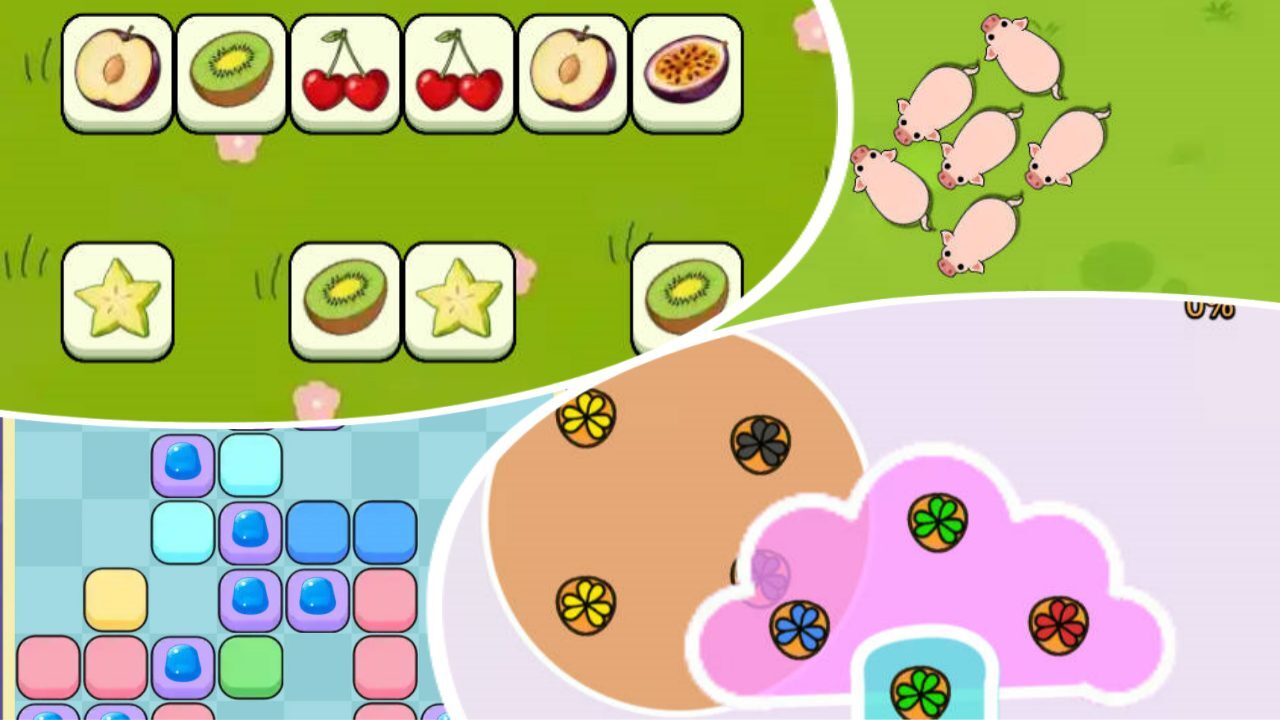Unscrew the red screw on the pink cloud
Image resolution: width=1280 pixels, height=720 pixels.
pyautogui.click(x=1058, y=625)
